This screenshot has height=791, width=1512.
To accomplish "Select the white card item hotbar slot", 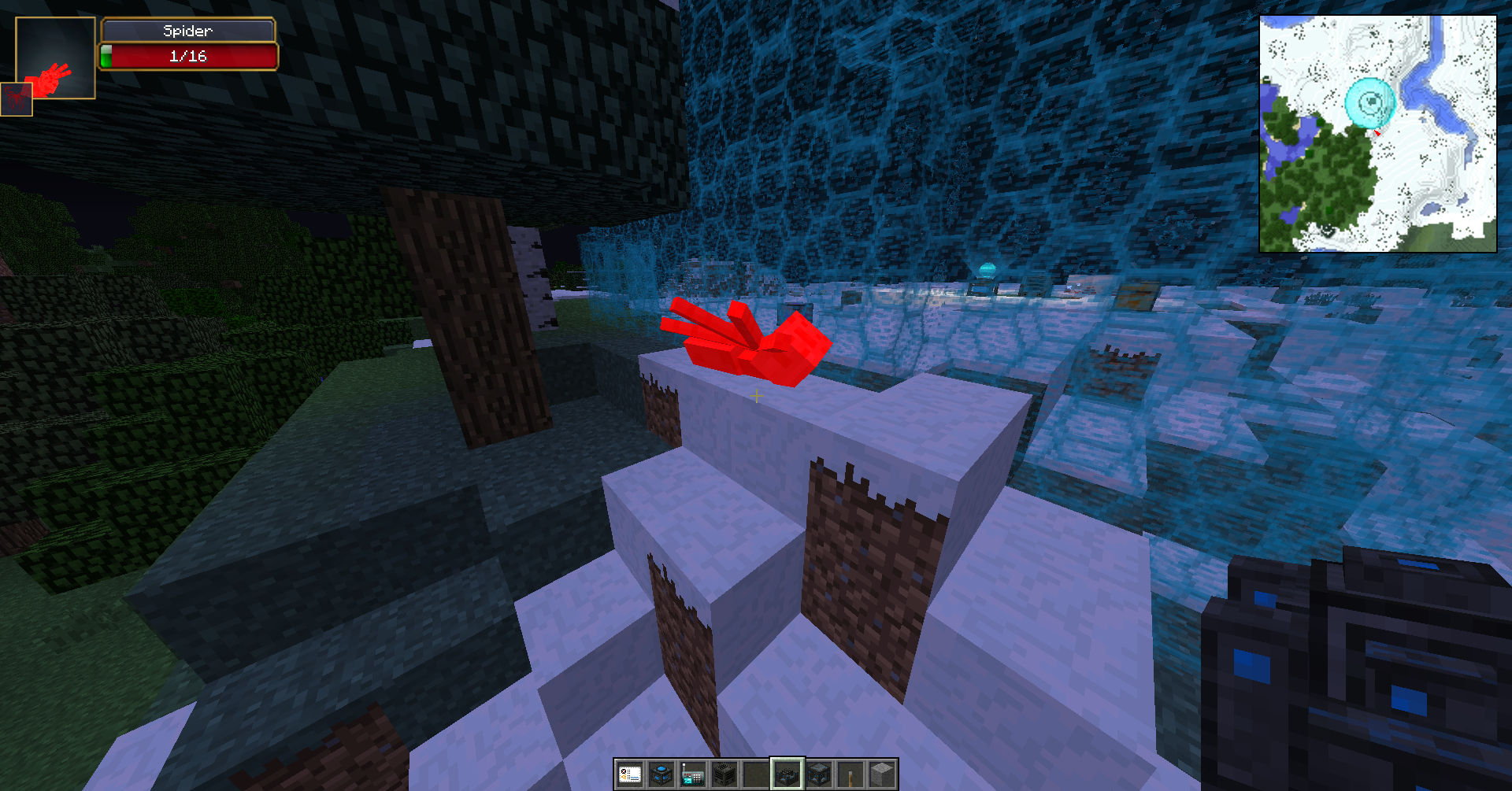I will coord(630,775).
